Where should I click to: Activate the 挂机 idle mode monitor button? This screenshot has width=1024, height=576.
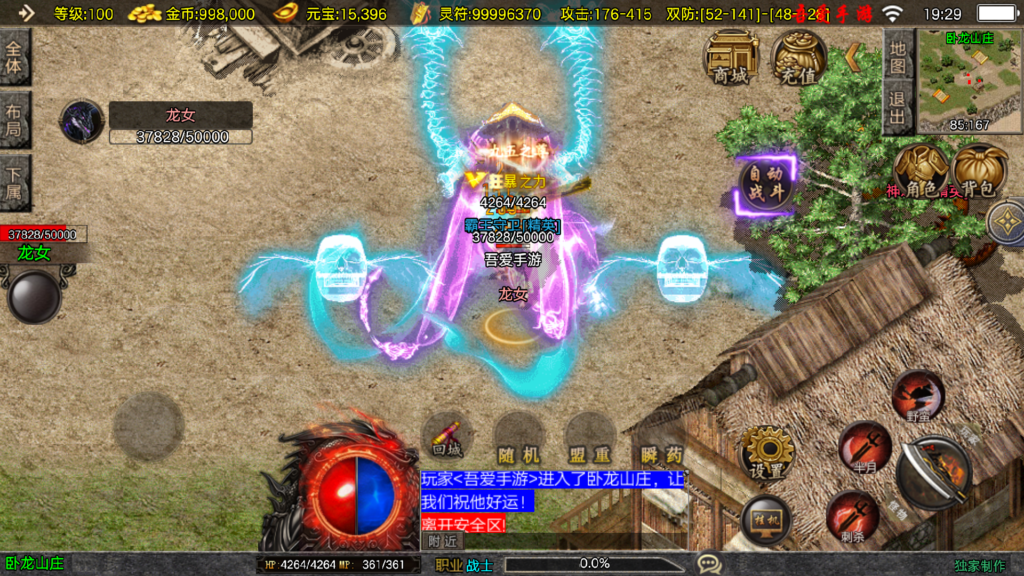(766, 520)
